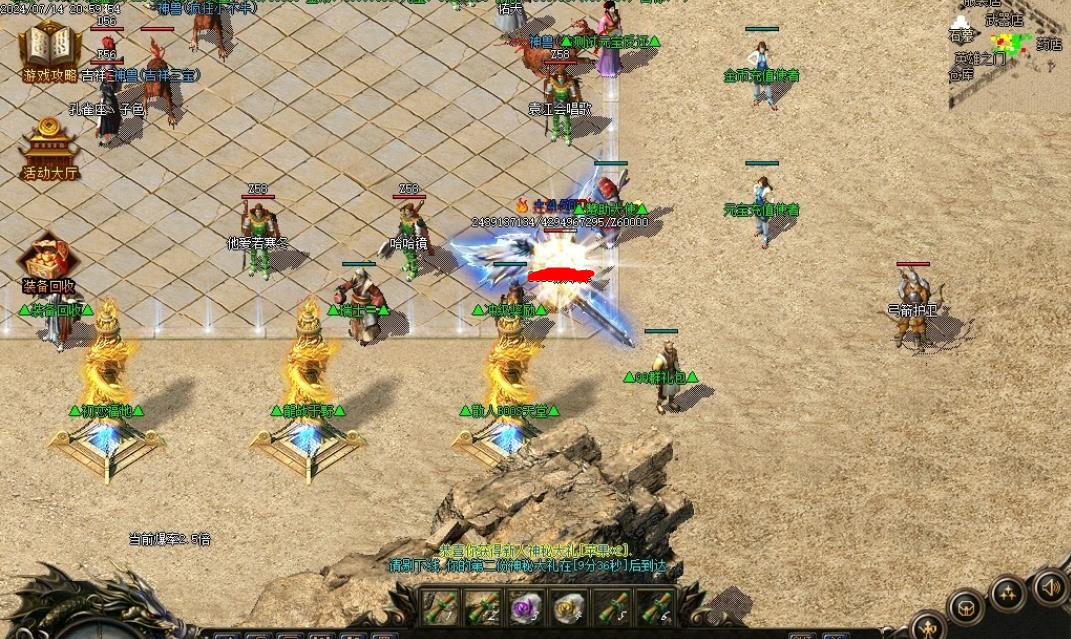Toggle sound with the speaker button

pyautogui.click(x=1050, y=585)
